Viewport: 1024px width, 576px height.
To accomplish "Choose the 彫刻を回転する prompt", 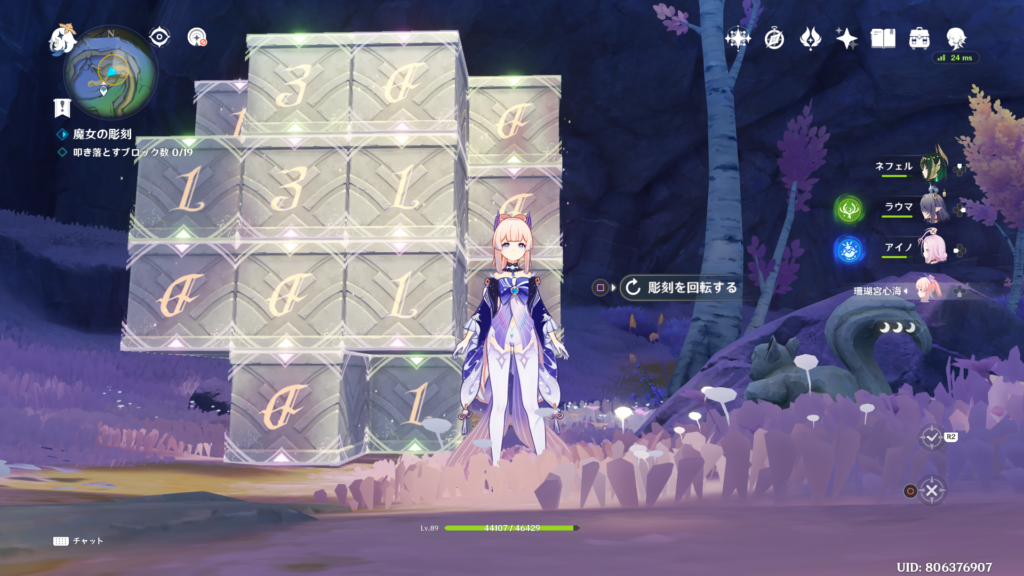I will click(x=680, y=288).
